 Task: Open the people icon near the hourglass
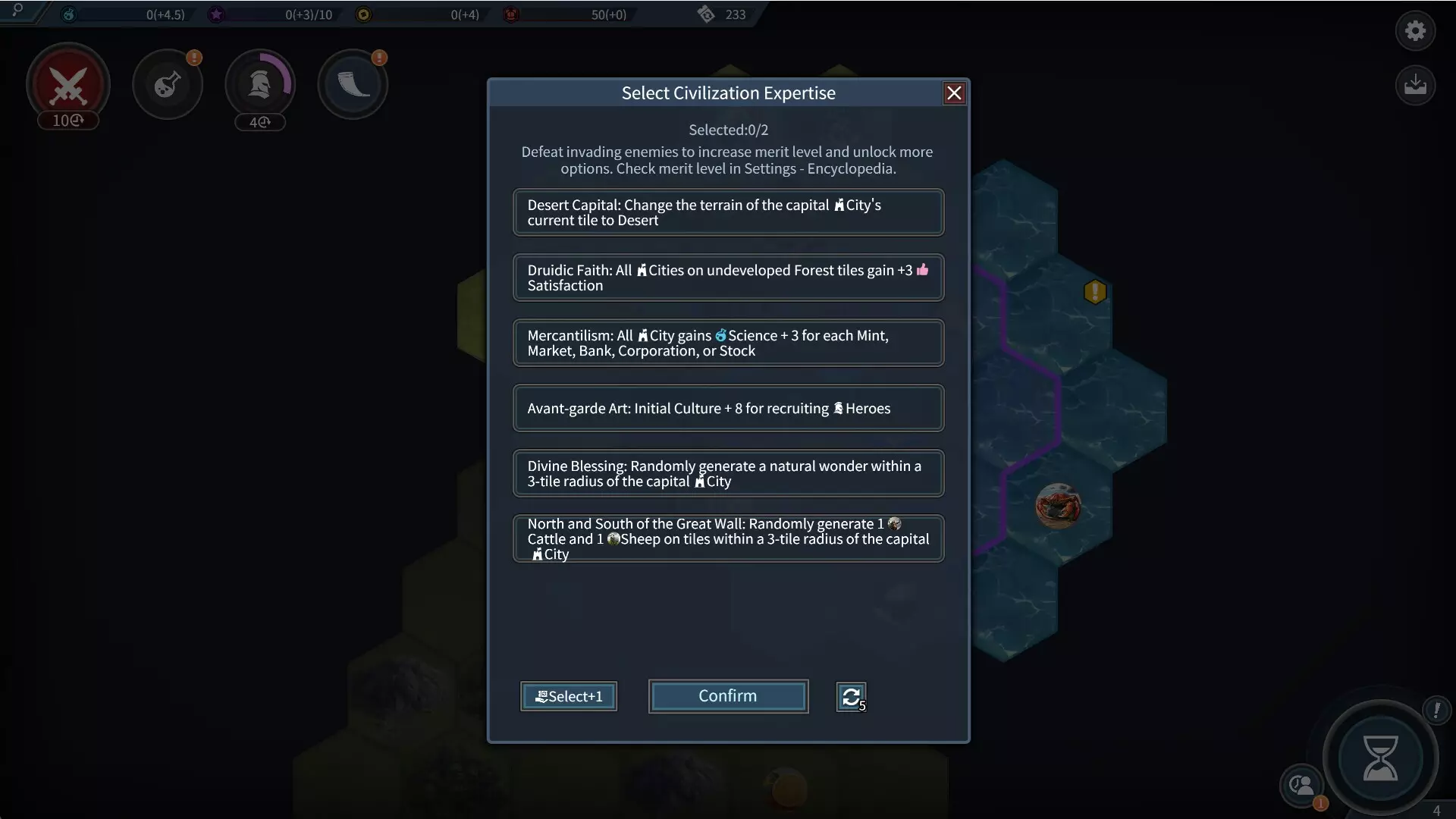coord(1301,785)
